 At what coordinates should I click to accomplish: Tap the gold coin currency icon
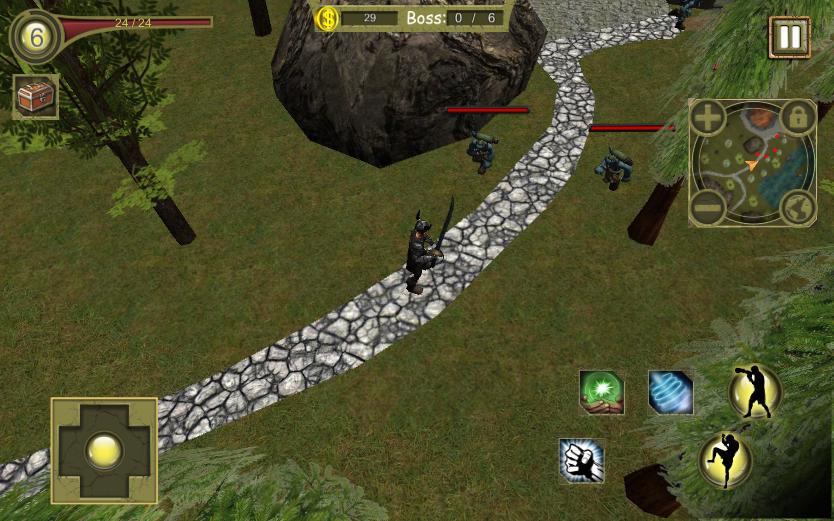tap(327, 18)
